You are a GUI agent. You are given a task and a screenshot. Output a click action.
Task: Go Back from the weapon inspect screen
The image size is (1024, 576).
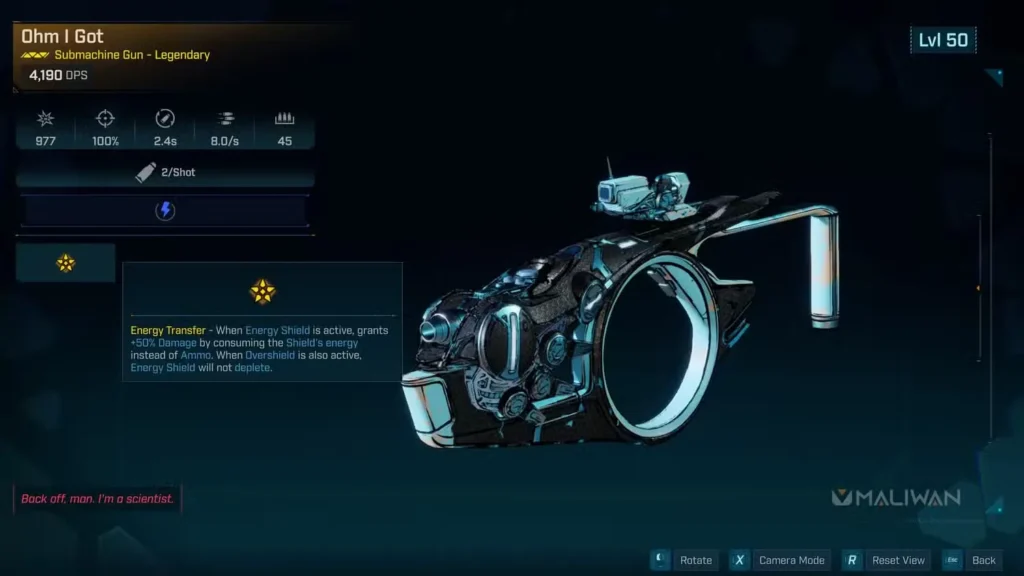coord(972,560)
